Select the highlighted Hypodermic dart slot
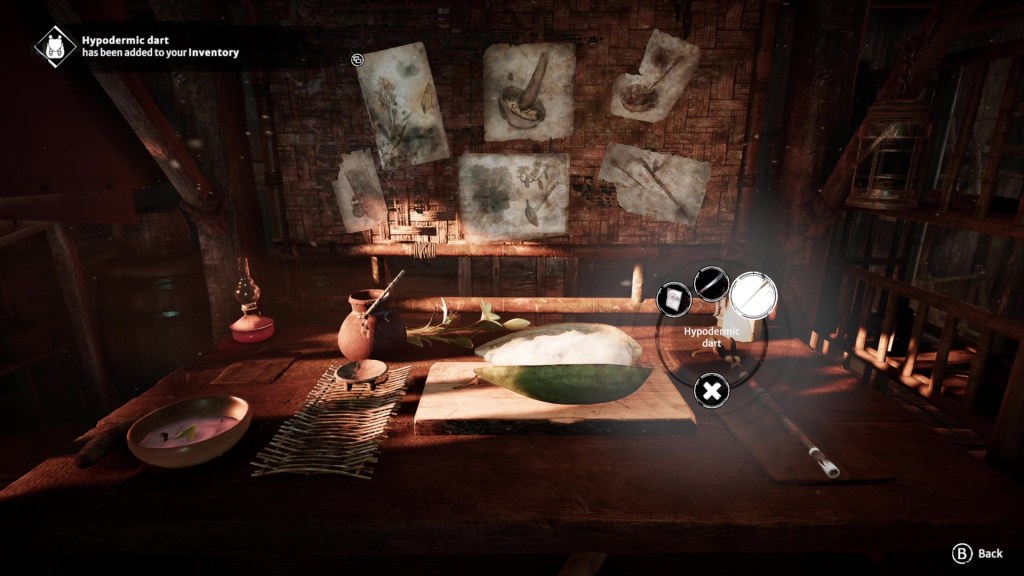Image resolution: width=1024 pixels, height=576 pixels. (753, 295)
